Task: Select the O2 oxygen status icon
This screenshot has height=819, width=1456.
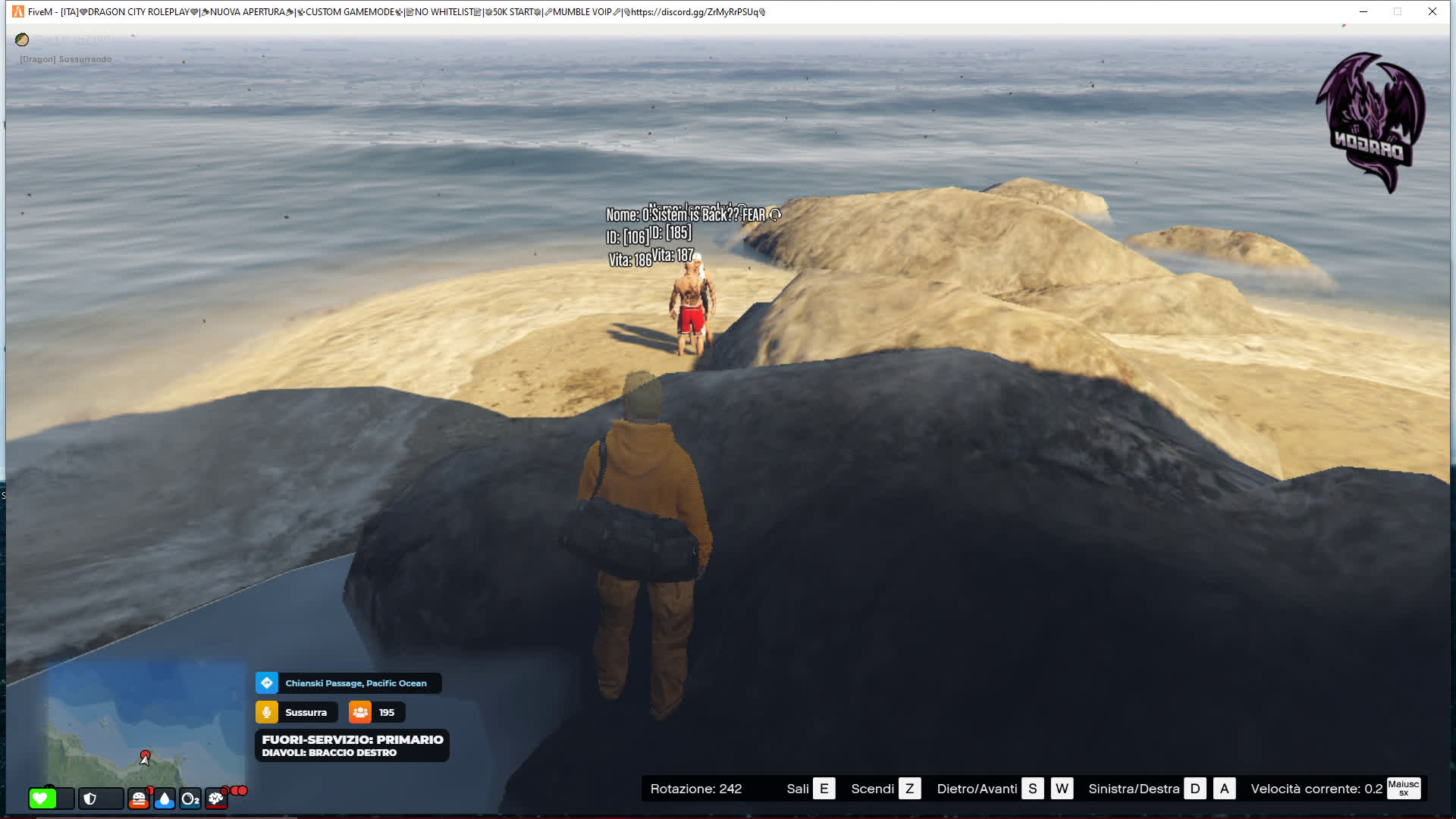Action: (x=190, y=799)
